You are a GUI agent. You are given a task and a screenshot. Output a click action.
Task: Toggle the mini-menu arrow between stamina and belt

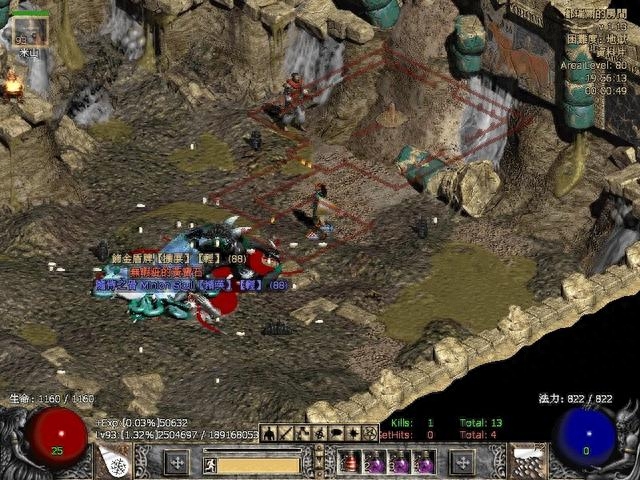[319, 462]
